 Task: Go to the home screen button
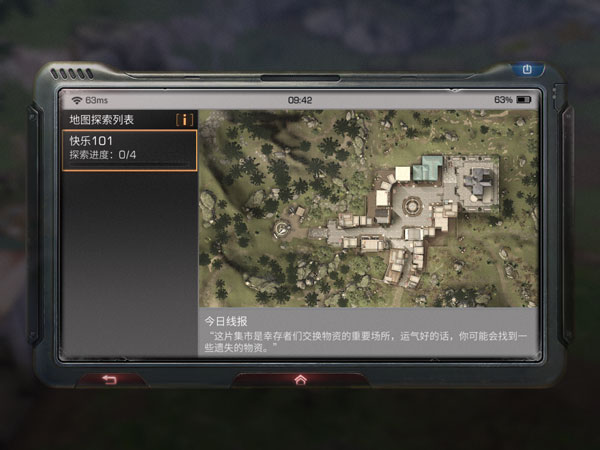tap(299, 379)
